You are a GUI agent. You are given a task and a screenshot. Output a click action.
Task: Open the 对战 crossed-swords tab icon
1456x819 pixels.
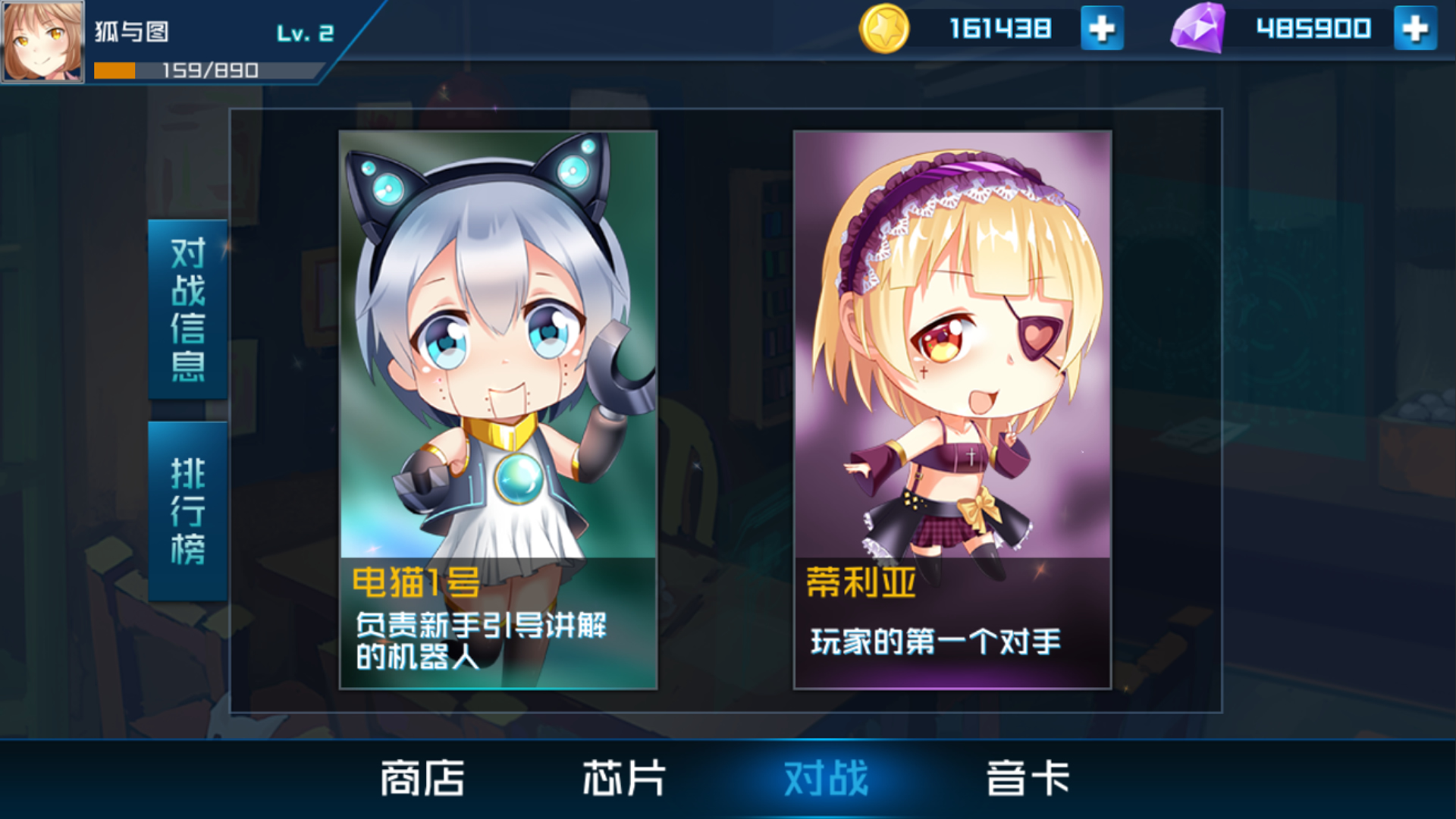click(825, 779)
